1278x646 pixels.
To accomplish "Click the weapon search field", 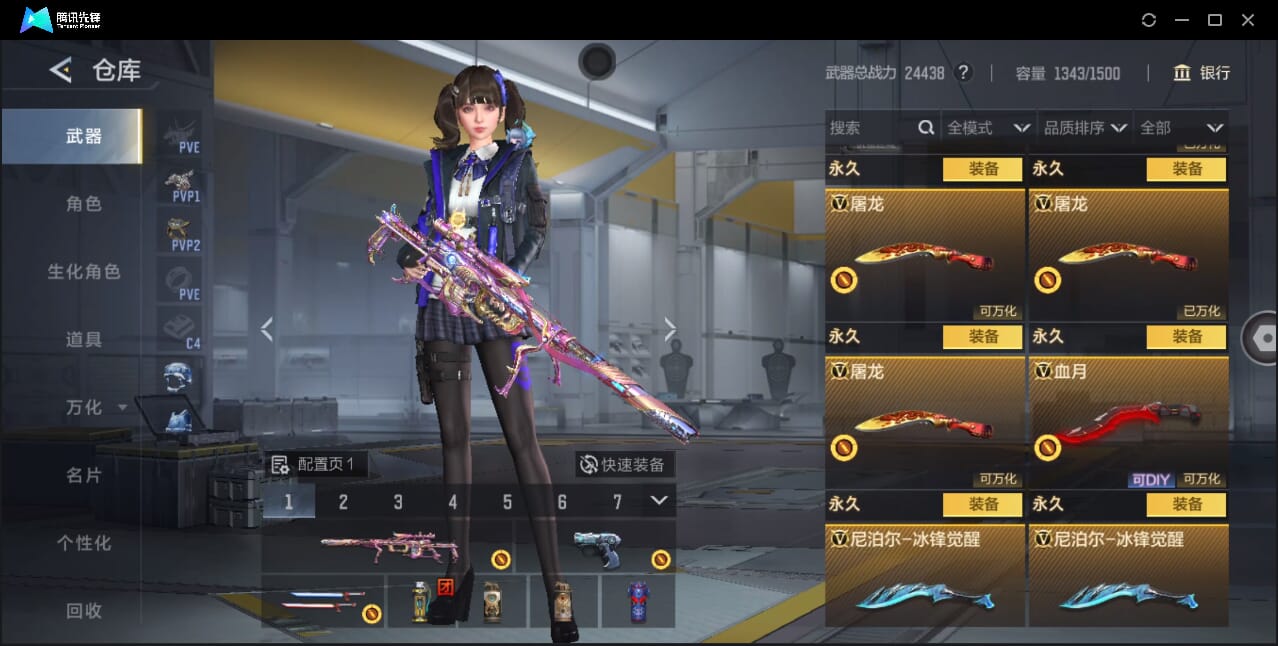I will click(x=870, y=128).
